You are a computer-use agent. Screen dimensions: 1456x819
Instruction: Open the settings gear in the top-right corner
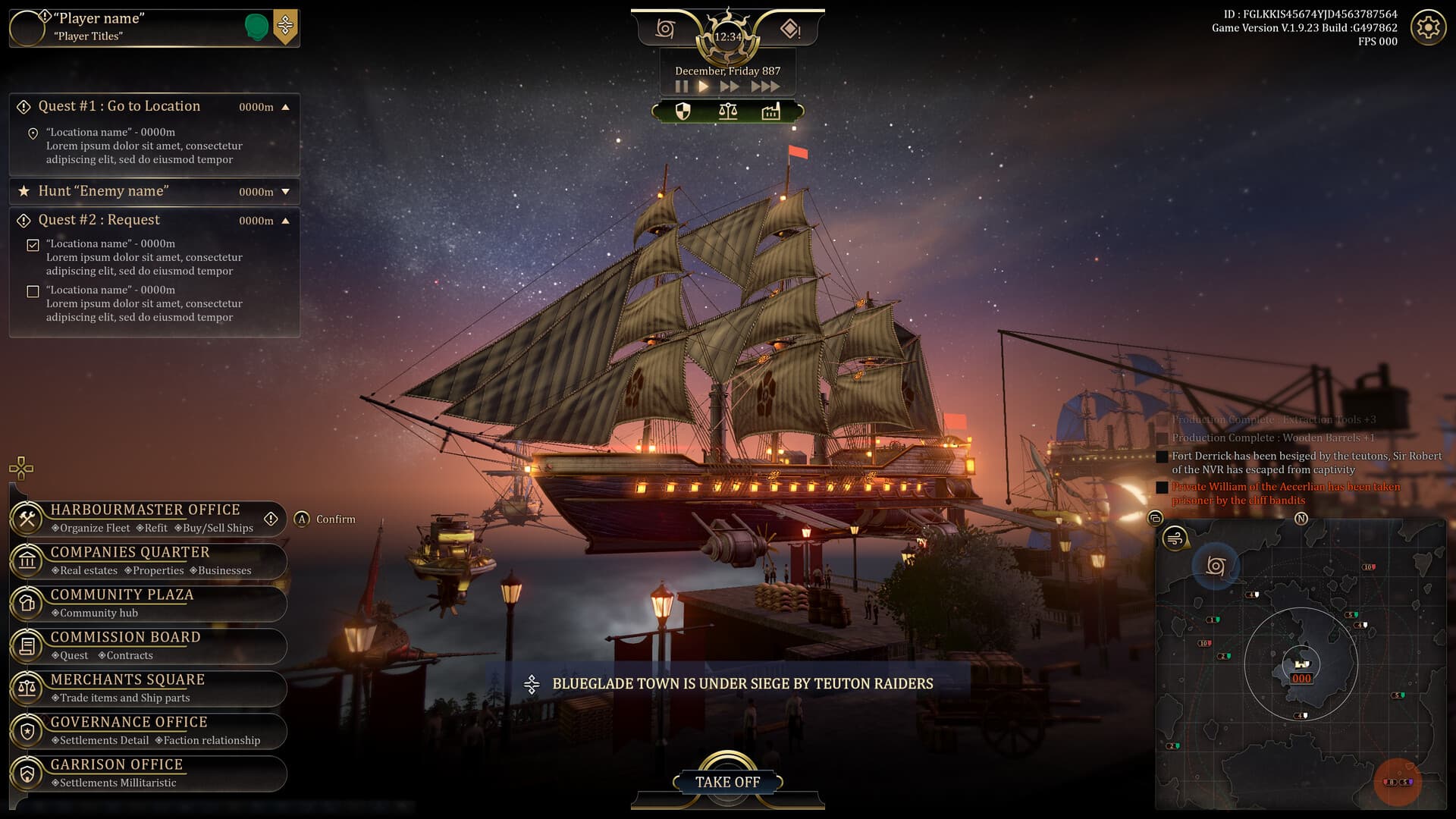pos(1429,27)
